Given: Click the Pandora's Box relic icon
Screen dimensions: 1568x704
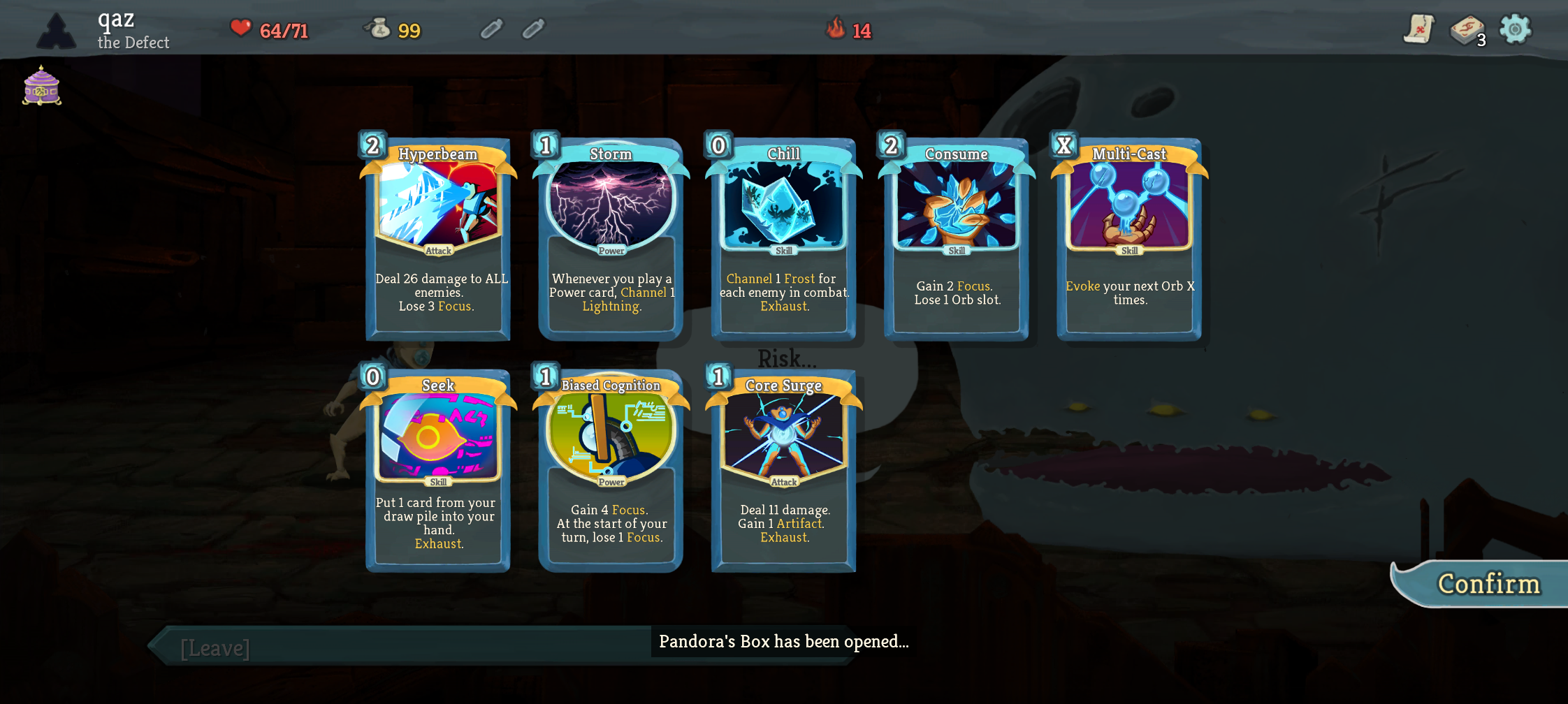Looking at the screenshot, I should coord(40,85).
